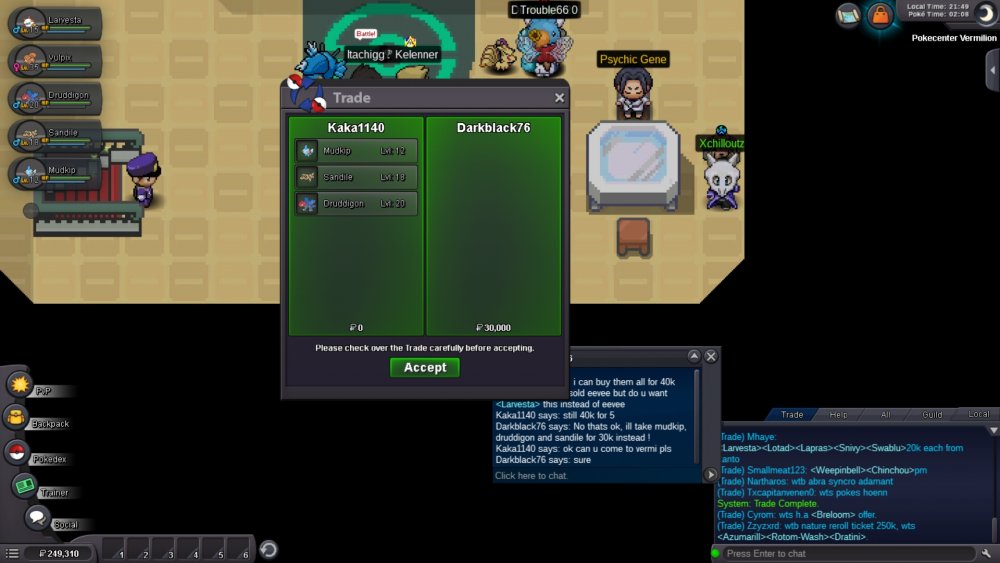Close the Trade window
The height and width of the screenshot is (563, 1000).
click(x=559, y=98)
